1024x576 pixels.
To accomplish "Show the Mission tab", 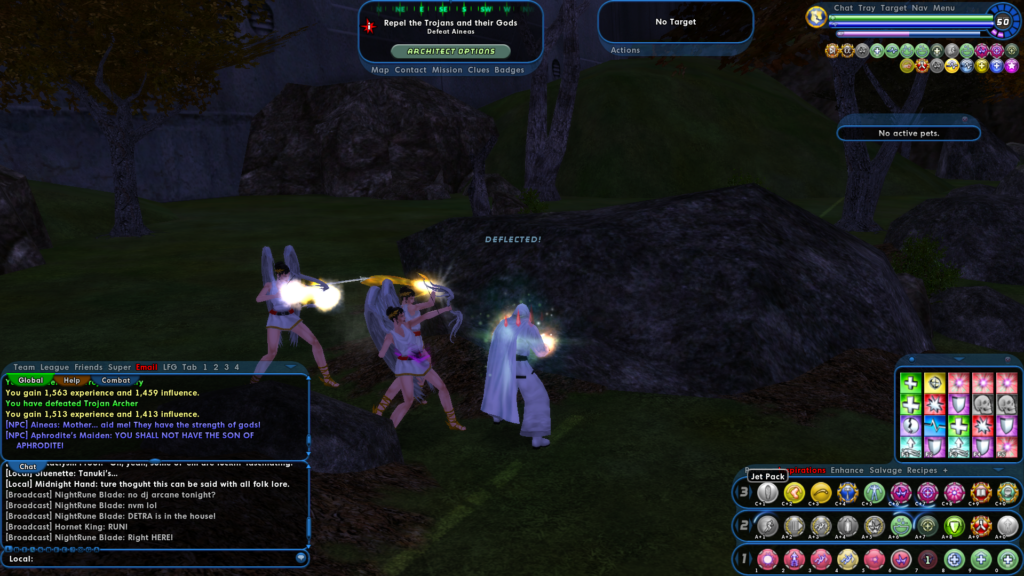I will tap(447, 70).
